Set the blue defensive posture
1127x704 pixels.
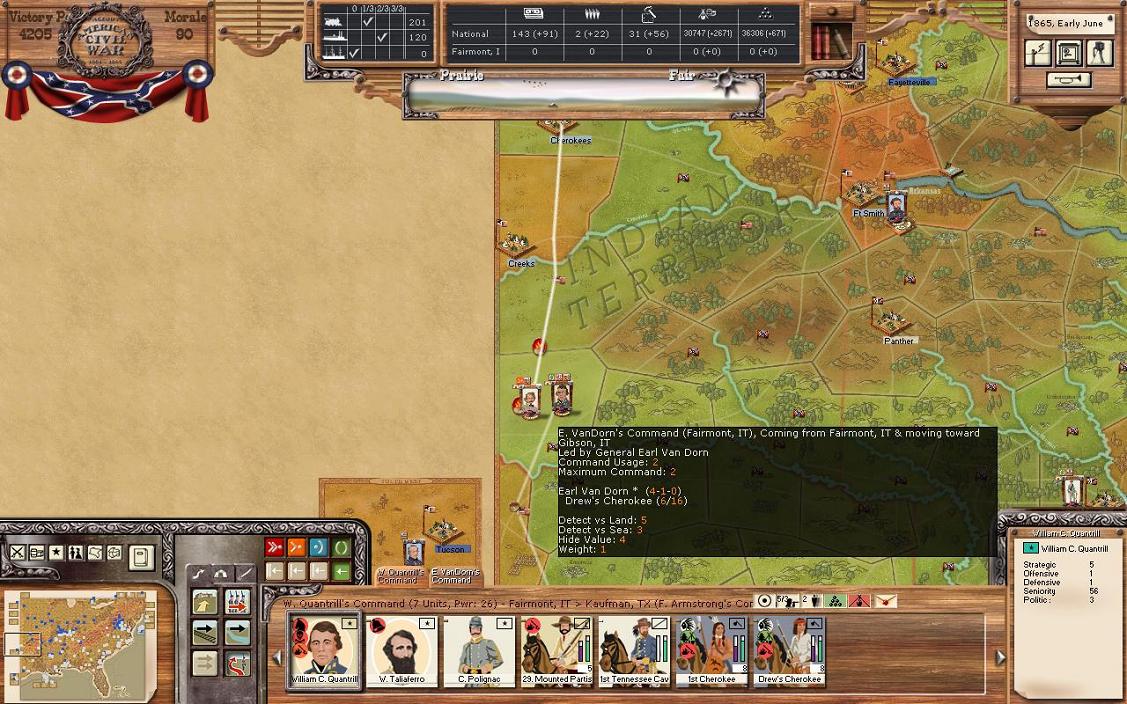(319, 547)
